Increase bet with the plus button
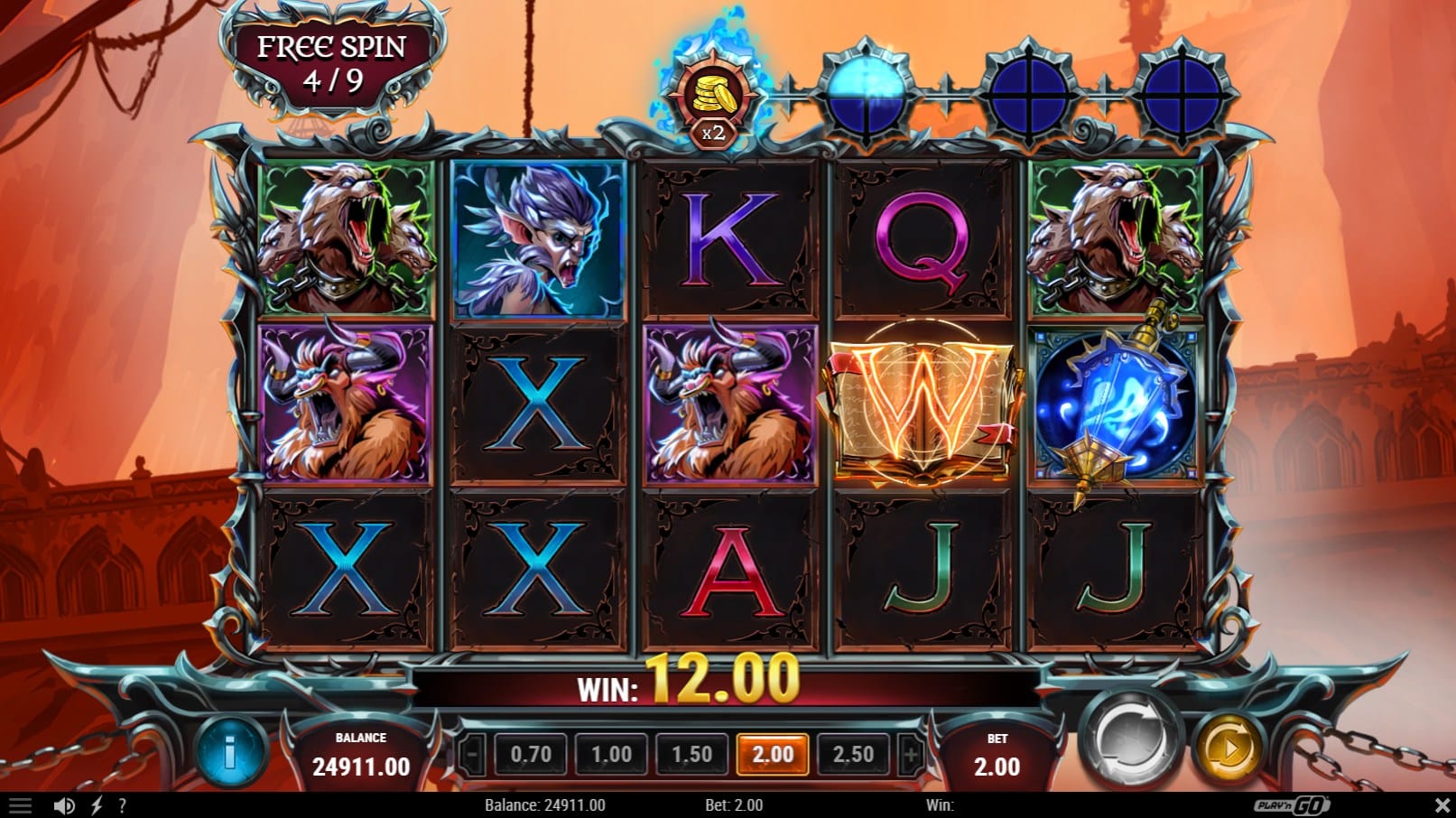Screen dimensions: 1456x818 (x=911, y=754)
